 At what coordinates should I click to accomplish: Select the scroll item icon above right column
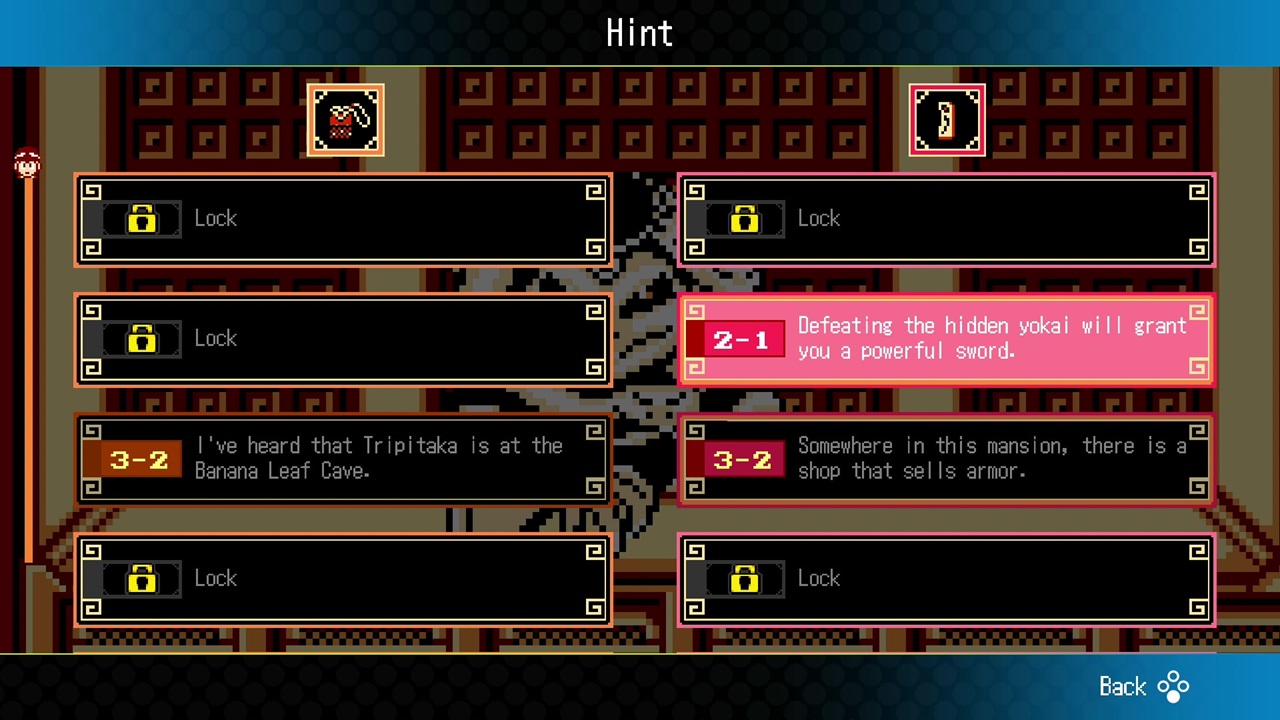947,119
